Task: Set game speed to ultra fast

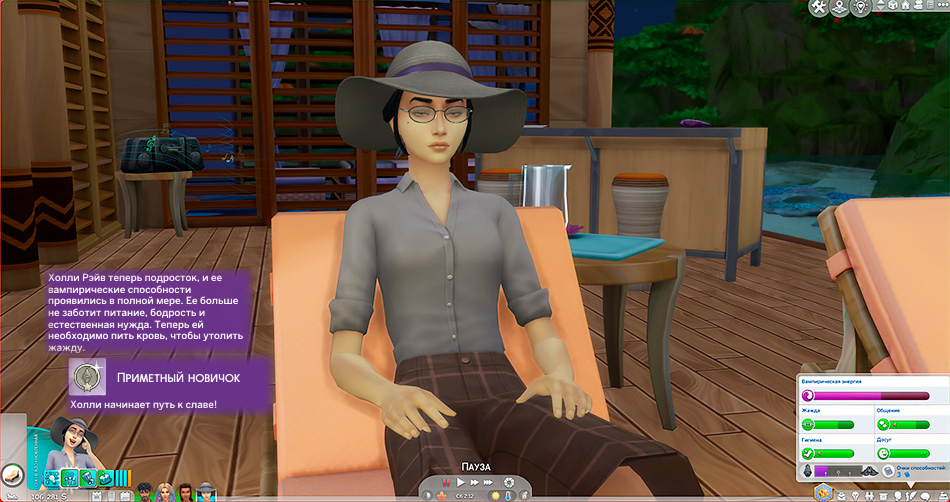Action: tap(489, 484)
